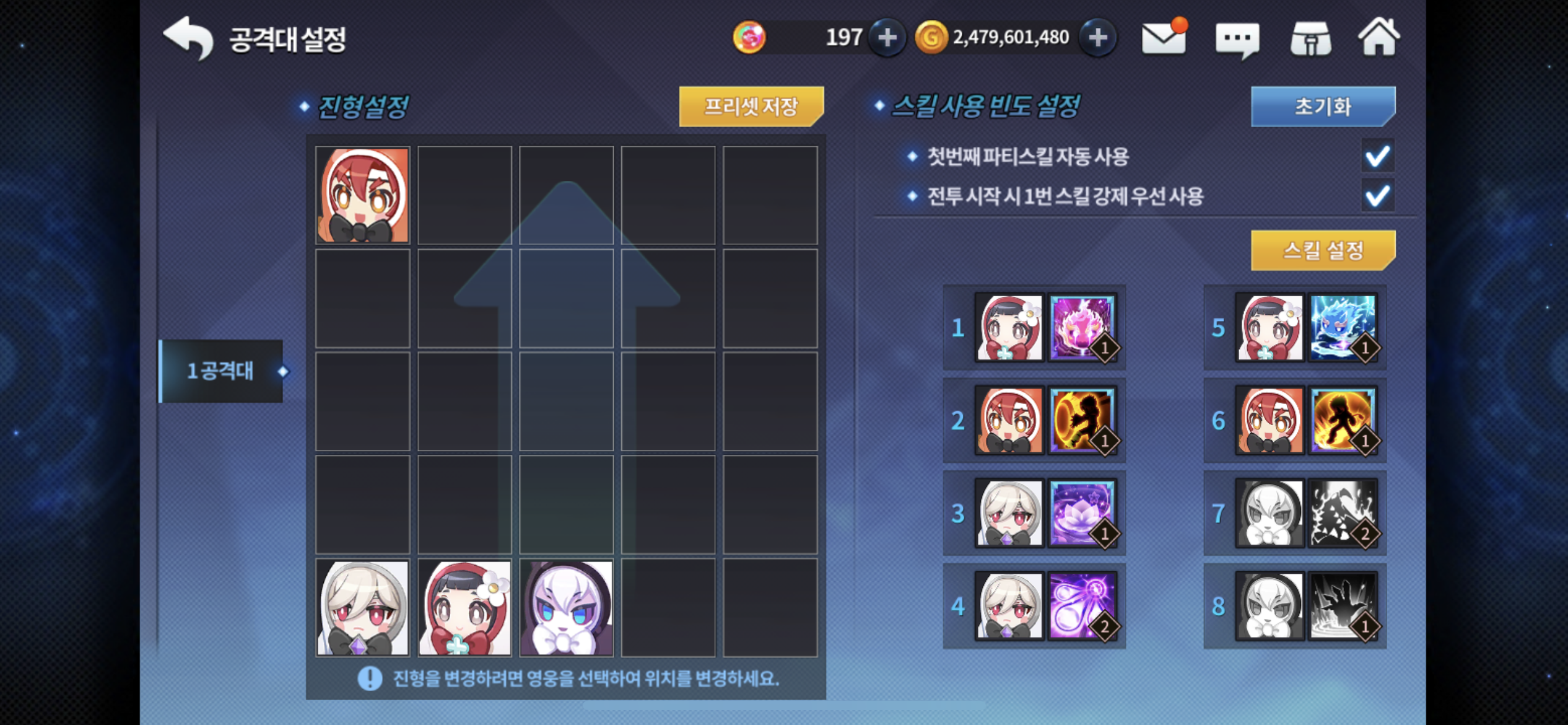
Task: Click the plus button next to gold amount
Action: 1096,38
